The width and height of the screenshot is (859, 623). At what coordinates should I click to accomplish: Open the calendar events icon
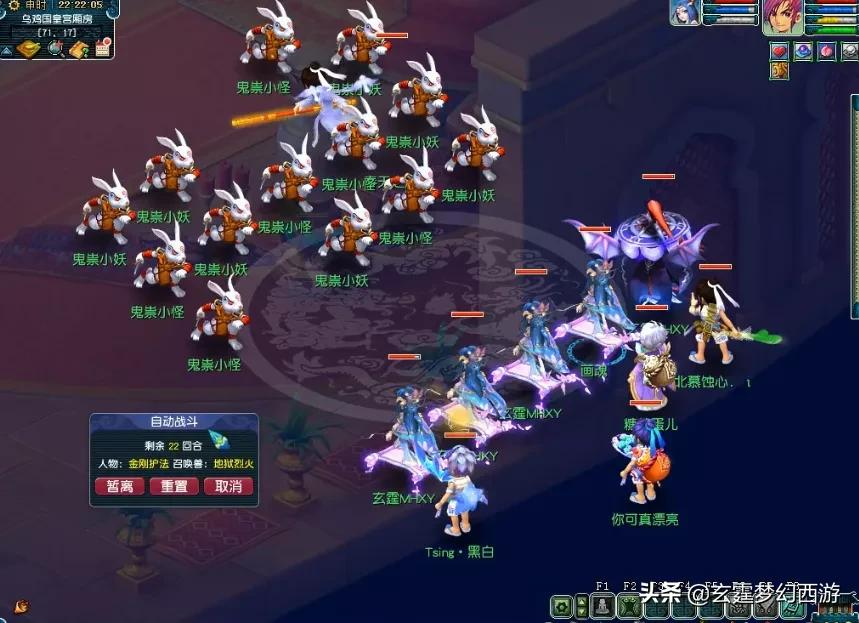(101, 49)
